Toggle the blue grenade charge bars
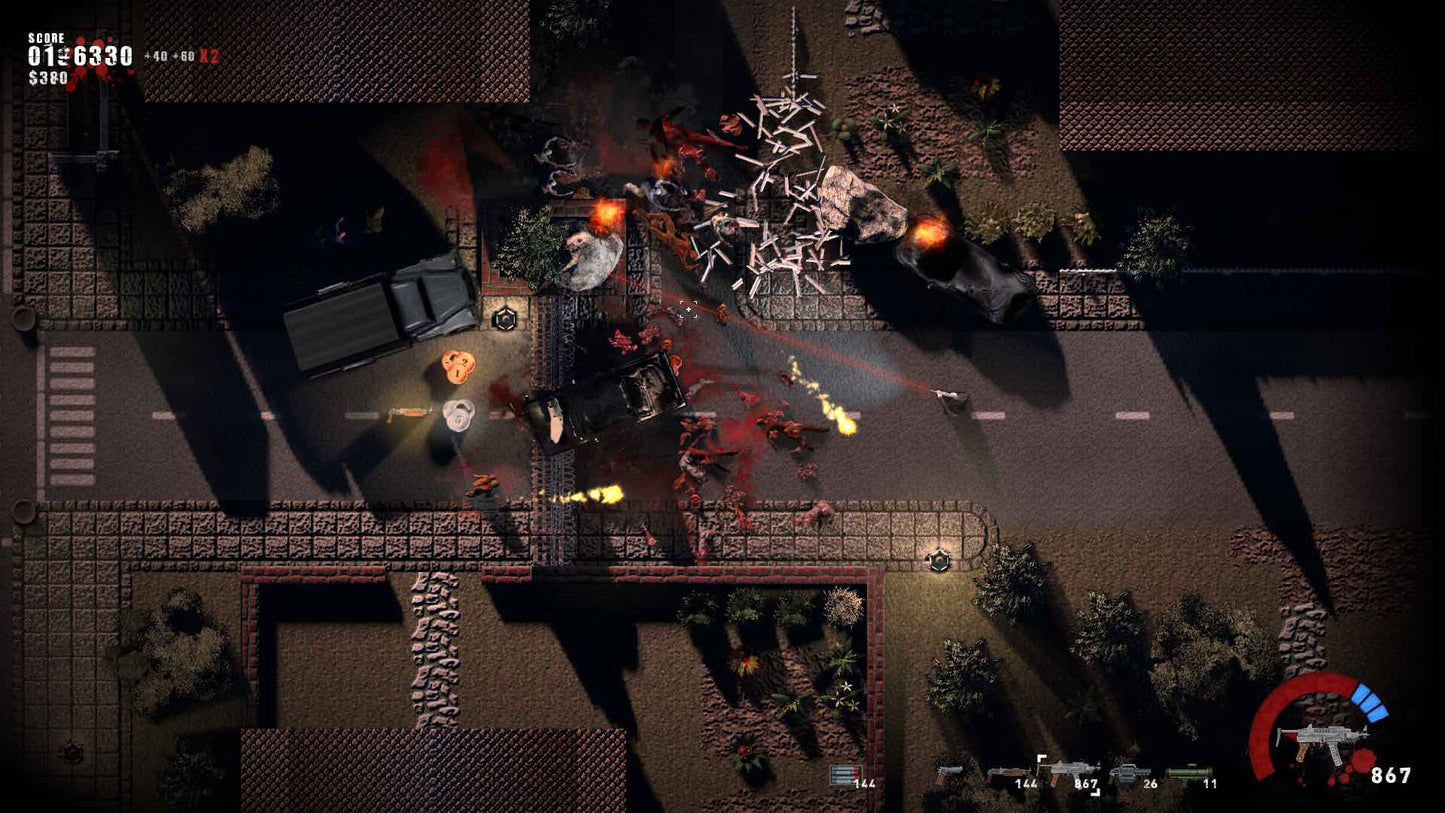The width and height of the screenshot is (1445, 813). coord(1368,705)
